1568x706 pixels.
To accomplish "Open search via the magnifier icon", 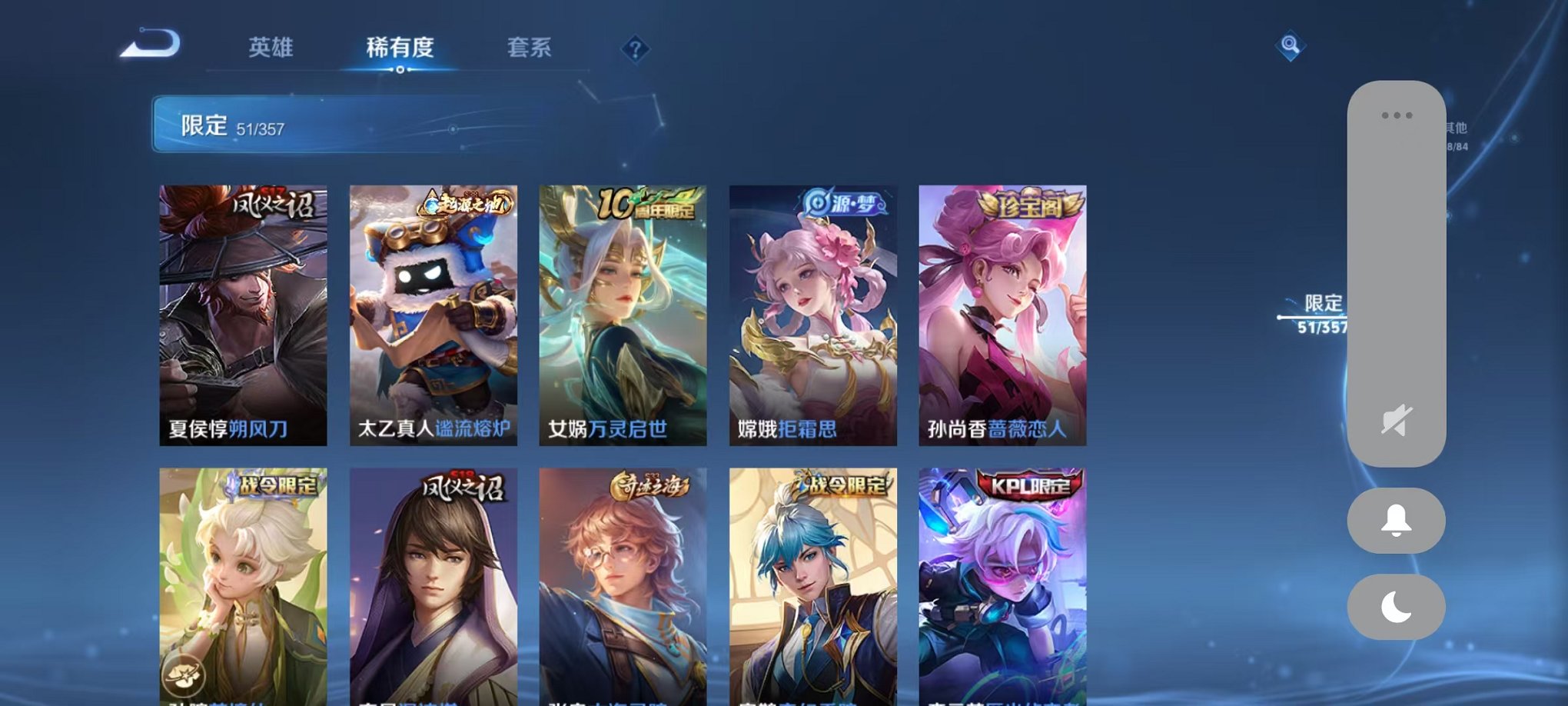I will coord(1292,46).
